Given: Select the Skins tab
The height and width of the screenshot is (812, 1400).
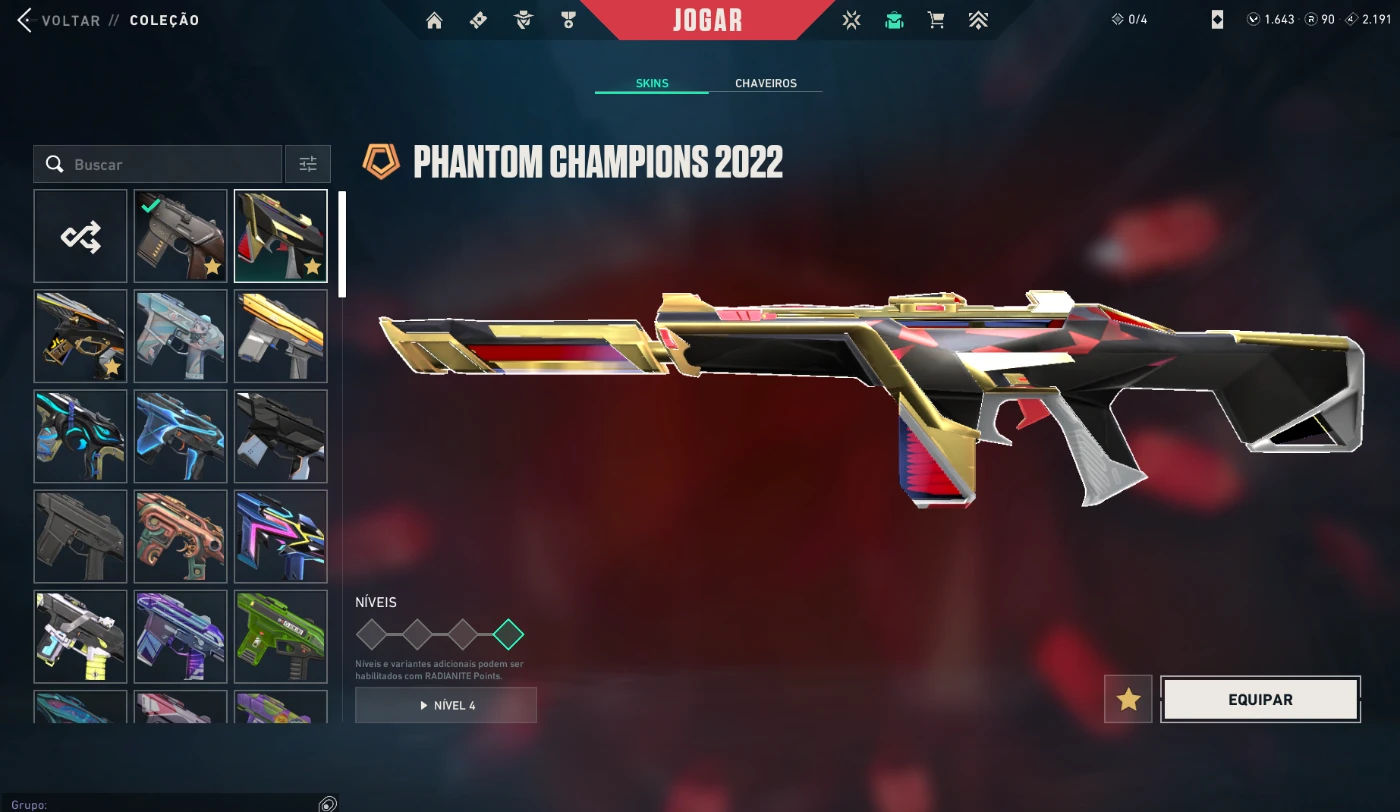Looking at the screenshot, I should 652,83.
